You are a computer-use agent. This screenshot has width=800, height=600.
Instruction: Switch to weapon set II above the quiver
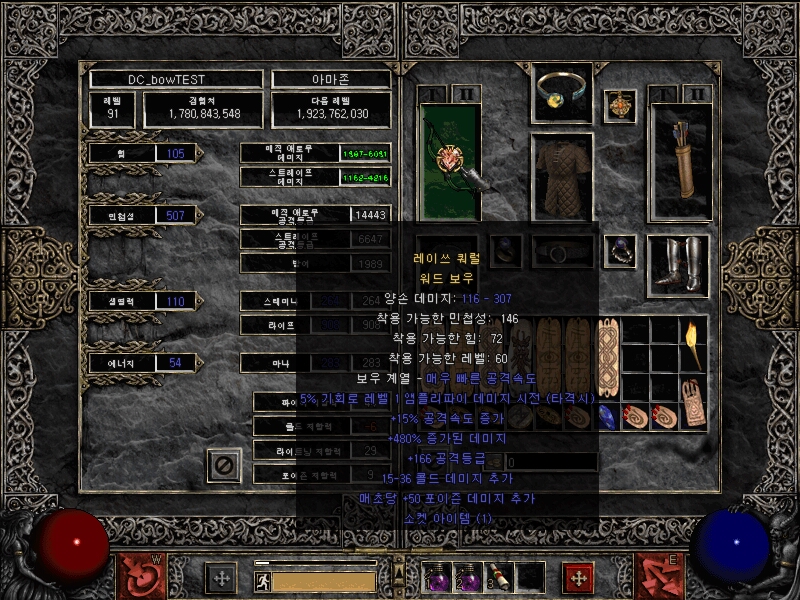click(697, 95)
